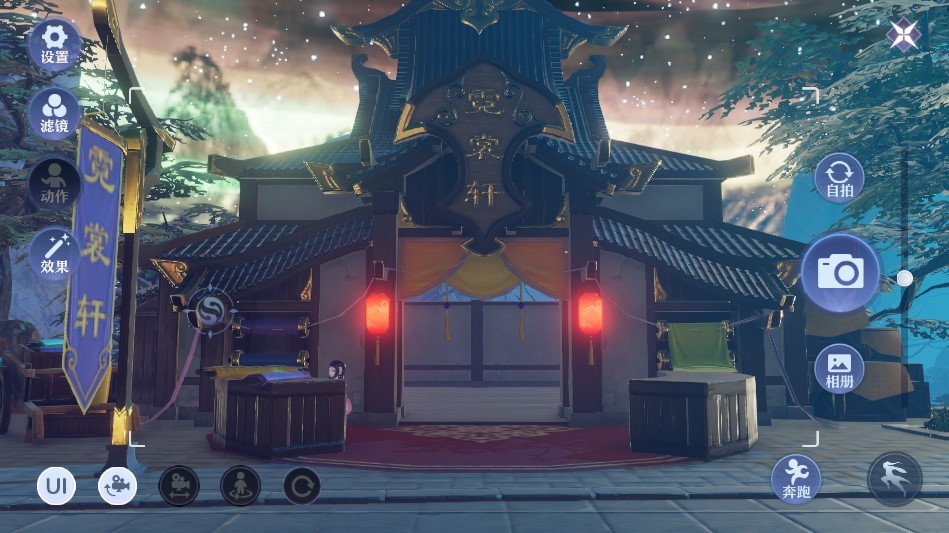Open the 滤镜 filter options
949x533 pixels.
[x=55, y=111]
